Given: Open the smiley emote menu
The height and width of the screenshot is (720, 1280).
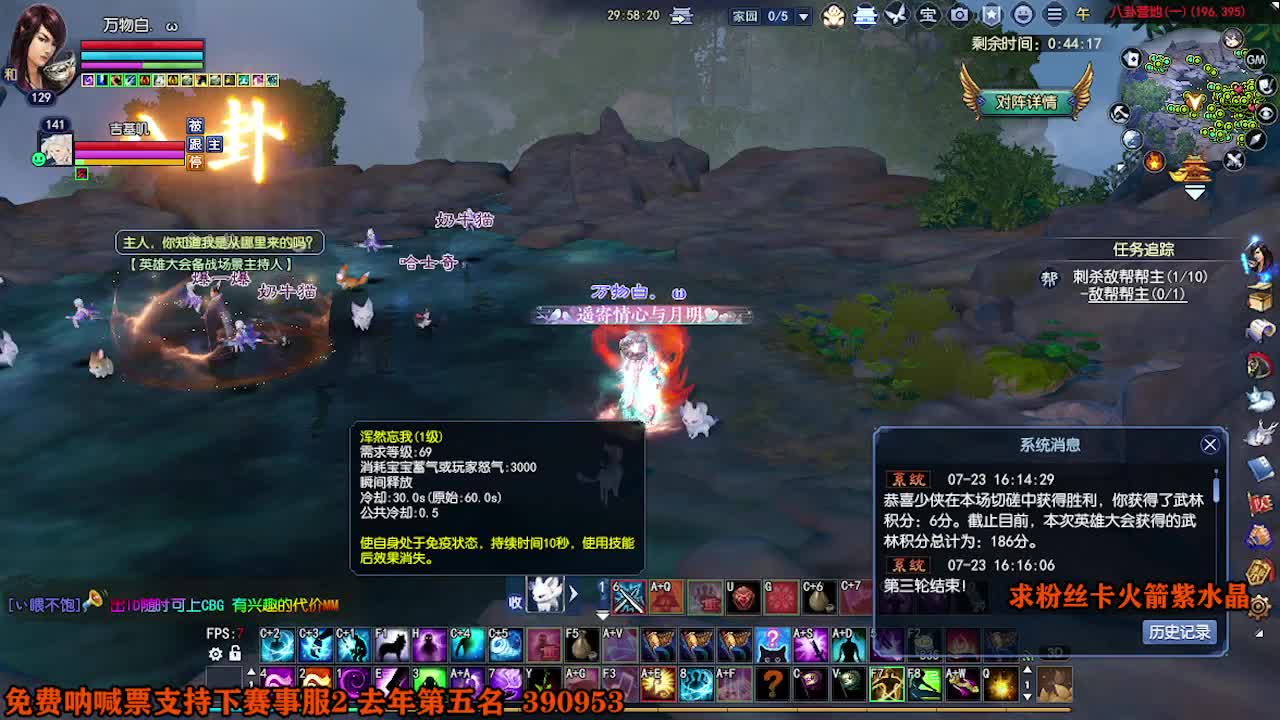Looking at the screenshot, I should (1023, 15).
